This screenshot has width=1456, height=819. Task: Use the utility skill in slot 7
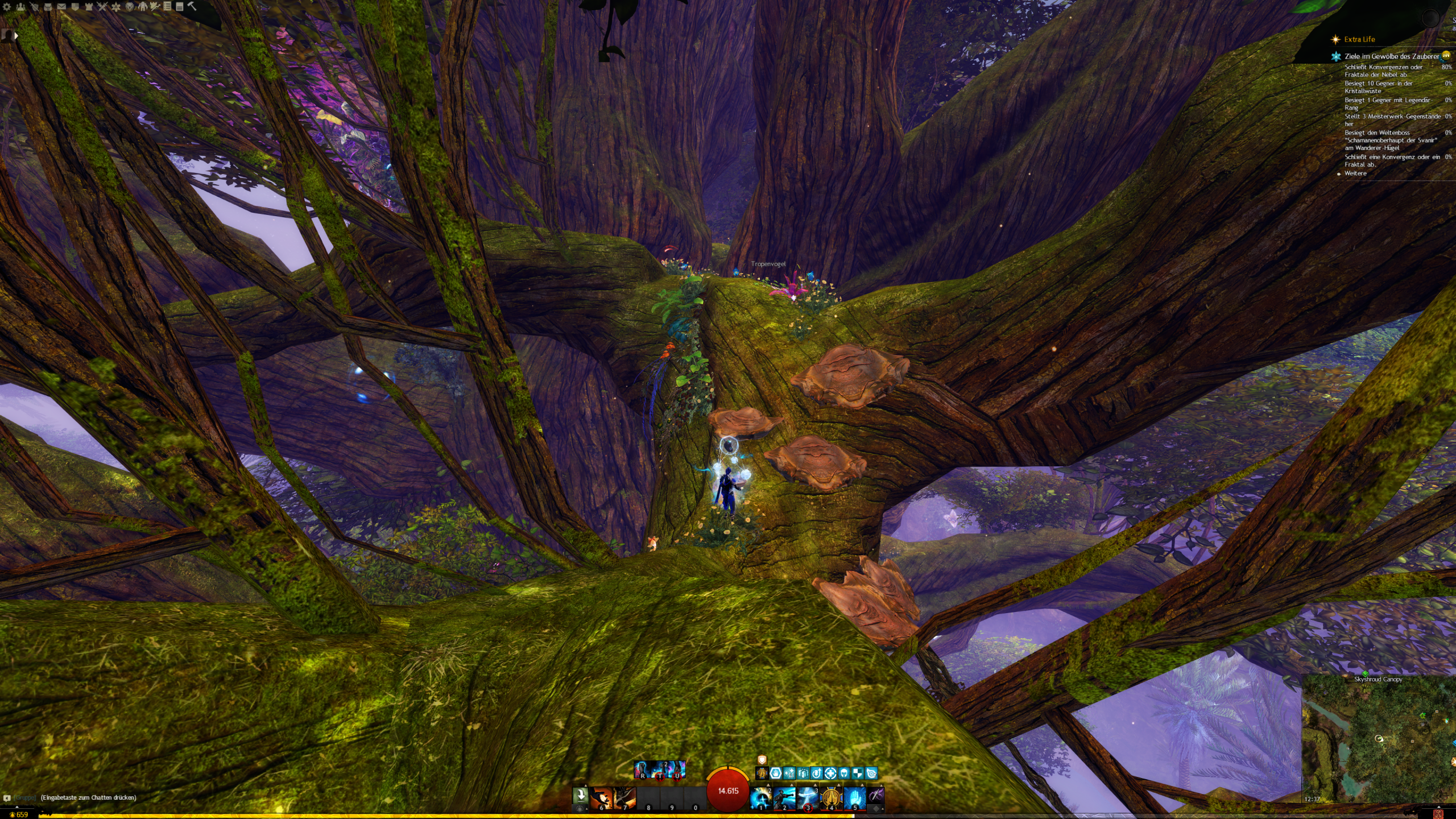click(x=624, y=797)
